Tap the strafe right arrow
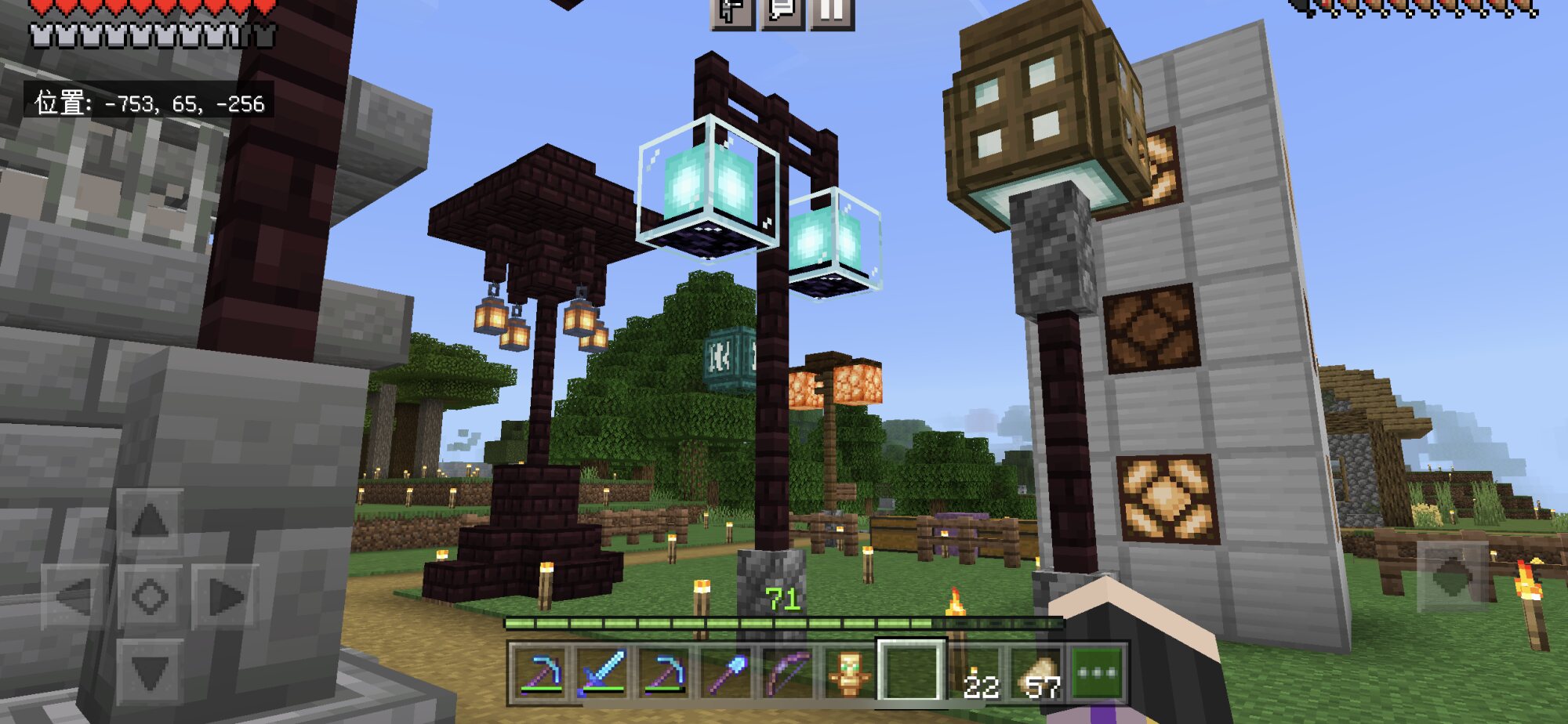 point(225,597)
